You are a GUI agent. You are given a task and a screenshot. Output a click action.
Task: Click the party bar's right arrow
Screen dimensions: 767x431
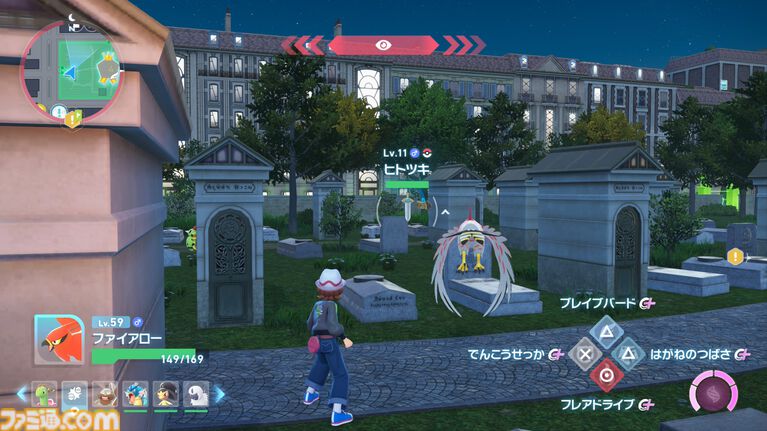[x=220, y=394]
